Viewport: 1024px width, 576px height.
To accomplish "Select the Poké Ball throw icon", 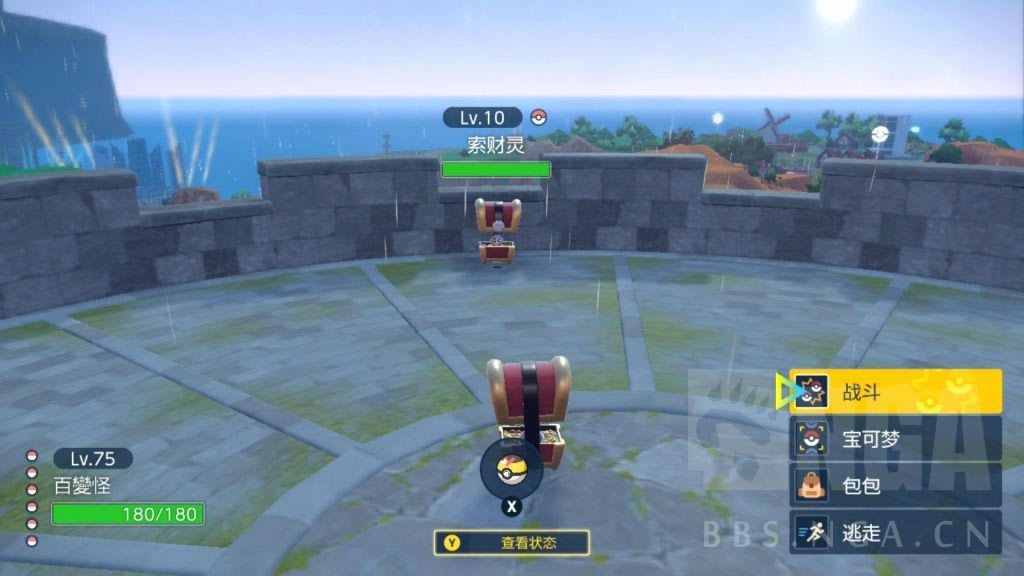I will click(x=511, y=468).
